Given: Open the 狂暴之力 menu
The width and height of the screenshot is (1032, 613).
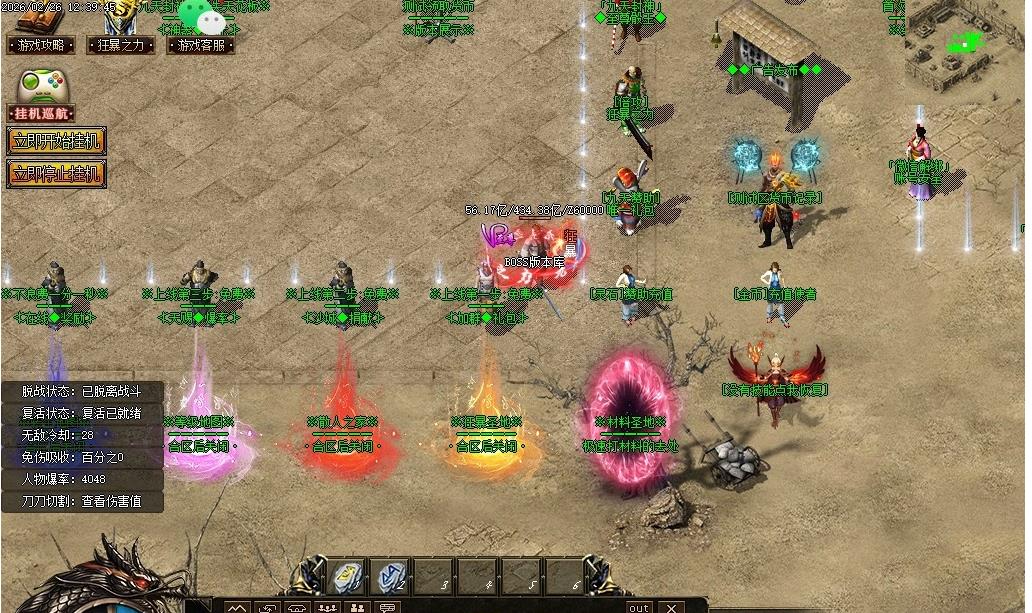Looking at the screenshot, I should coord(120,45).
